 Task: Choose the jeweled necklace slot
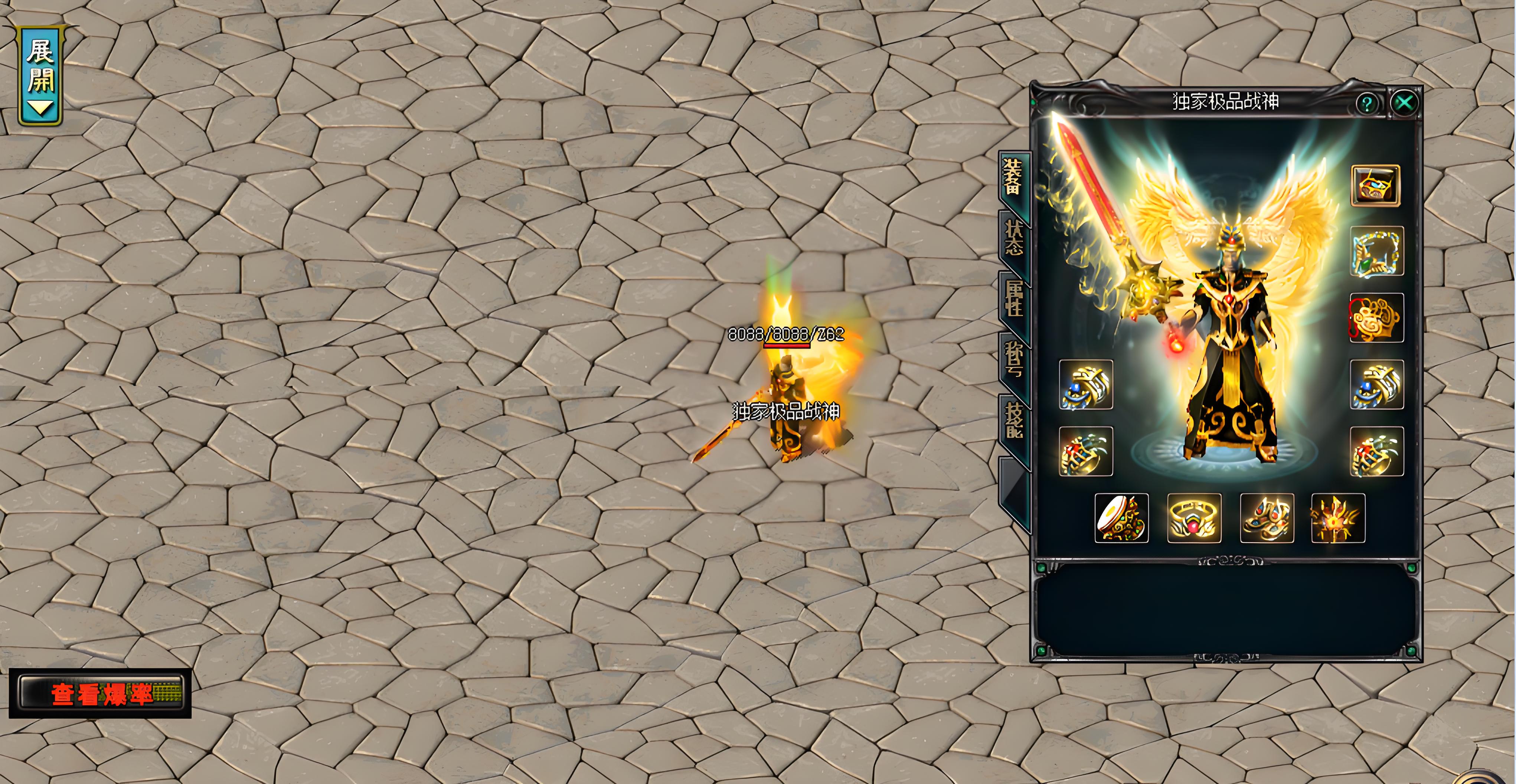pyautogui.click(x=1376, y=251)
